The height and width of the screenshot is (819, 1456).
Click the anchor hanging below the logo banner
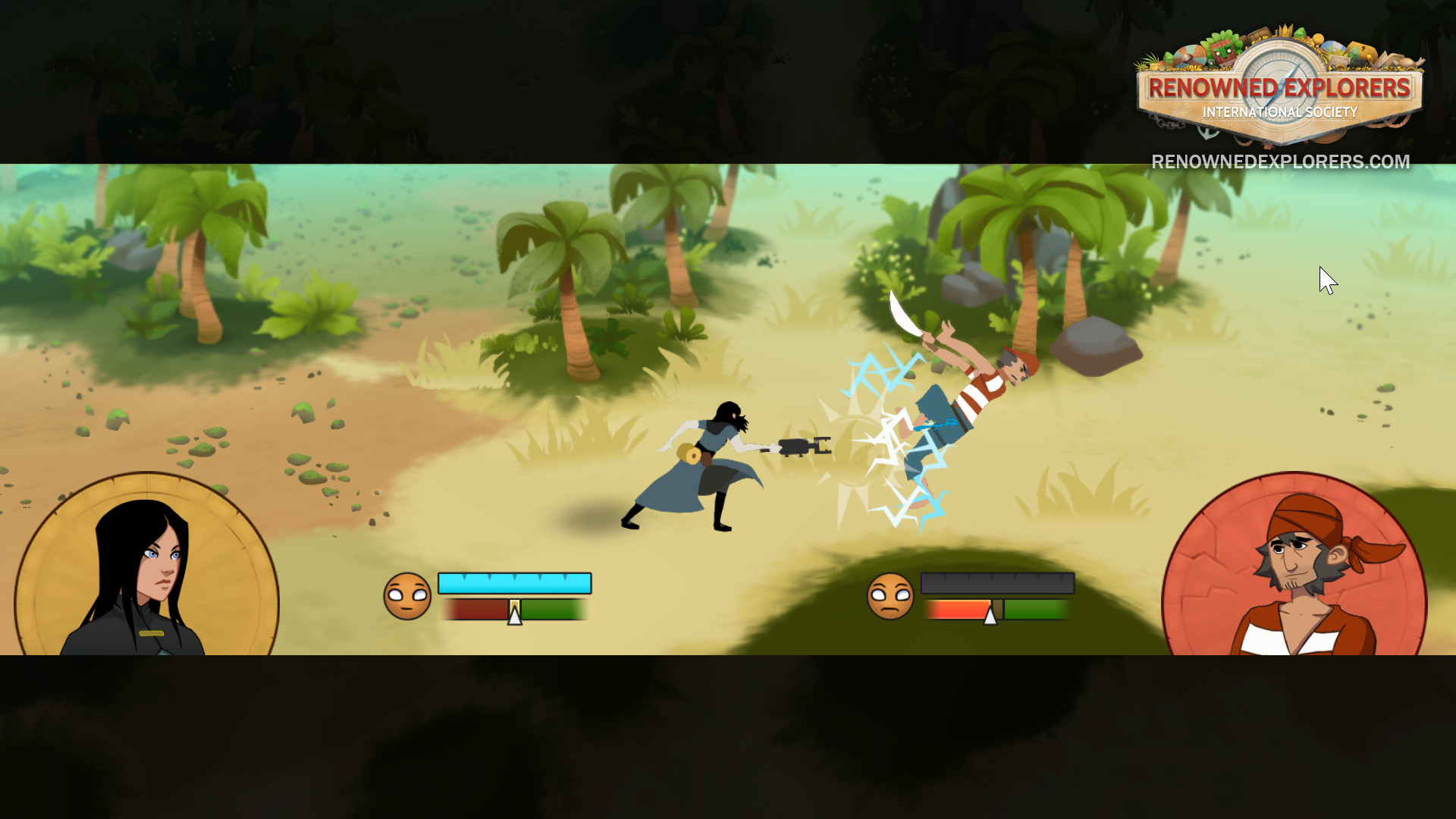(x=1206, y=131)
